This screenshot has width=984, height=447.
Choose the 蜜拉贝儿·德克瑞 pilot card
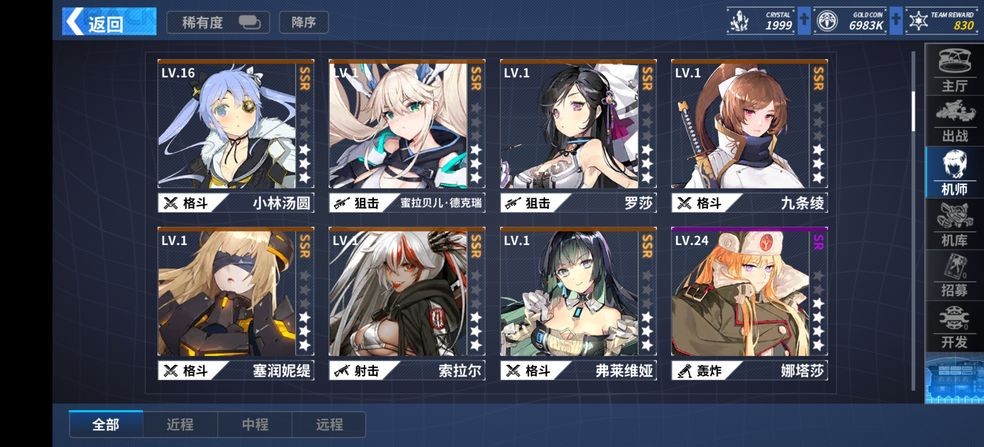(x=407, y=135)
